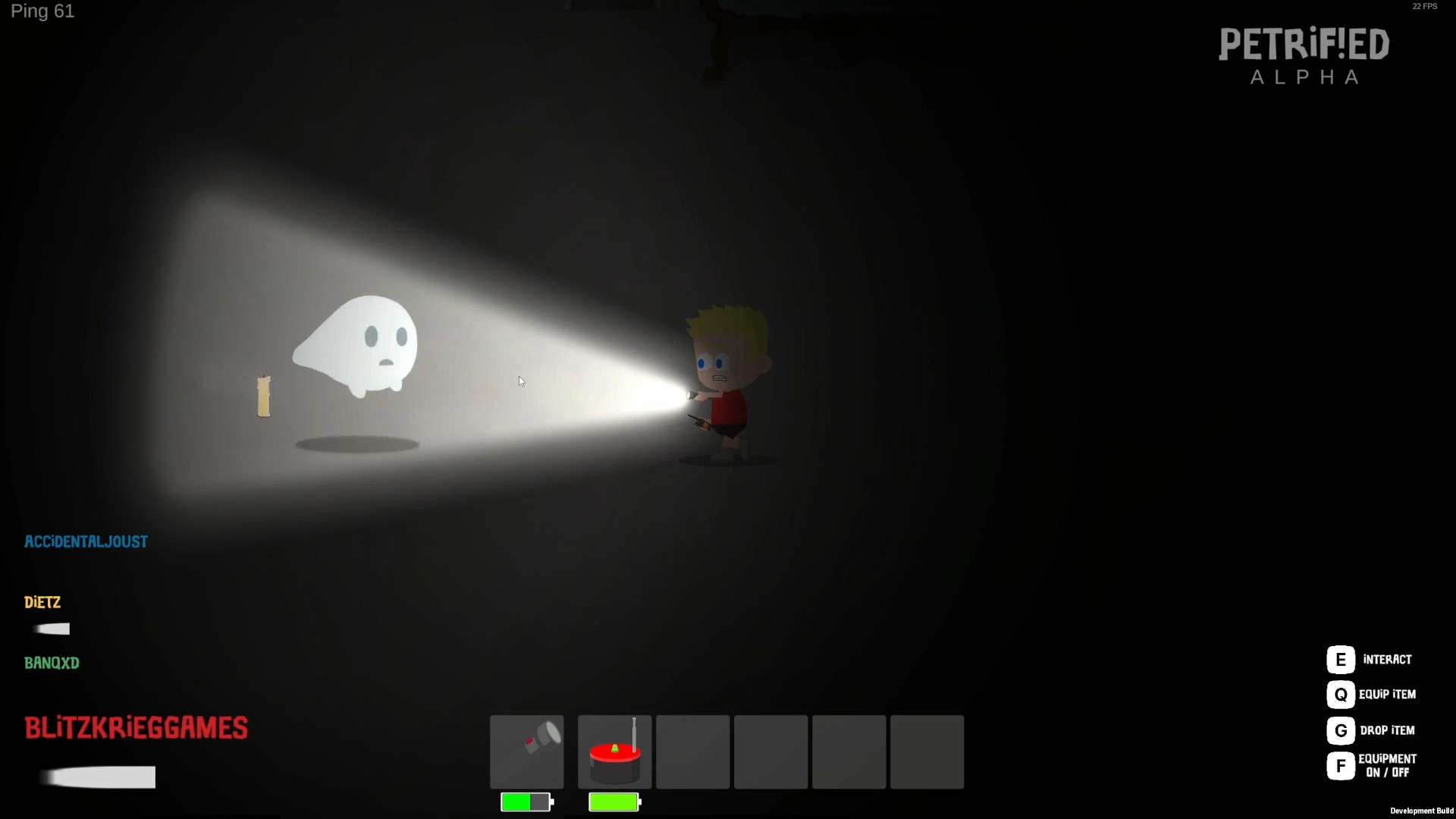Click the G Drop Item keybind icon

[x=1341, y=730]
